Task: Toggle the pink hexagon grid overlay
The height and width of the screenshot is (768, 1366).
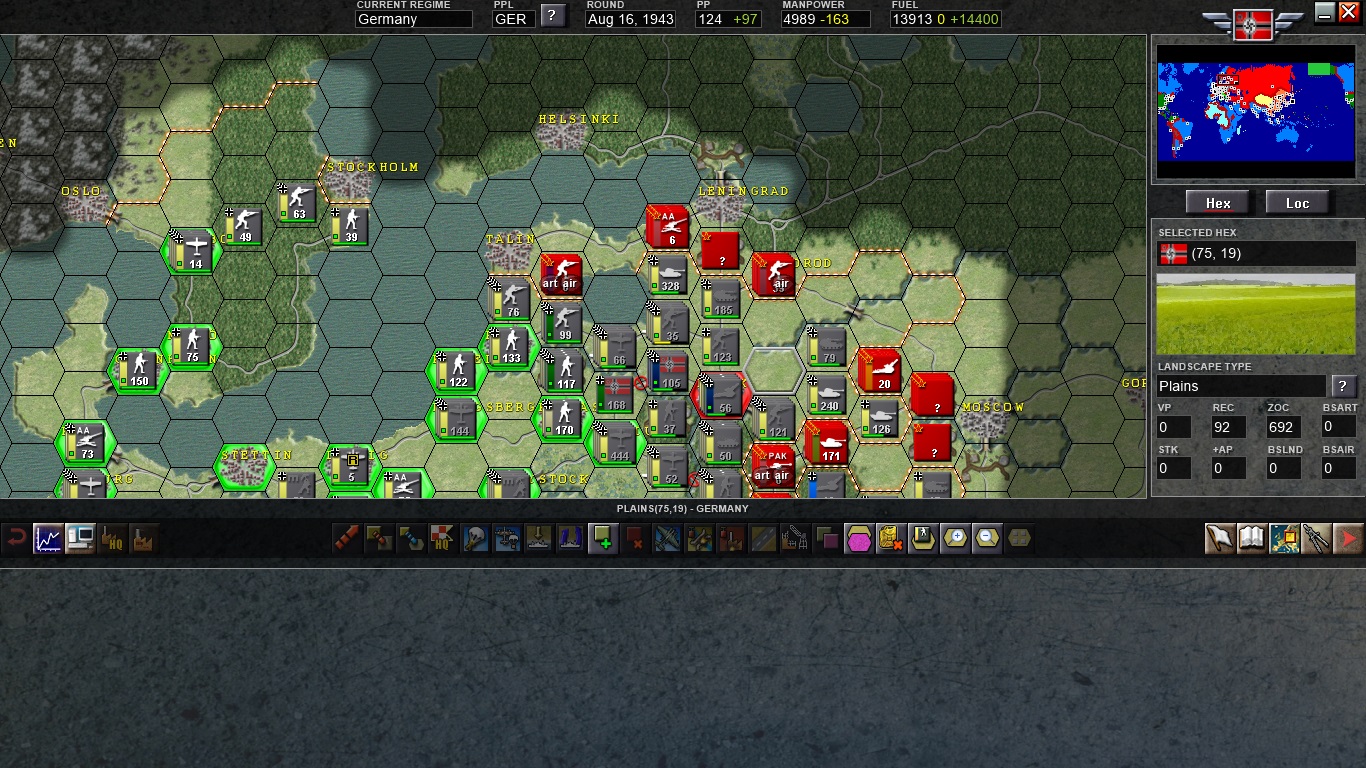Action: pos(859,538)
